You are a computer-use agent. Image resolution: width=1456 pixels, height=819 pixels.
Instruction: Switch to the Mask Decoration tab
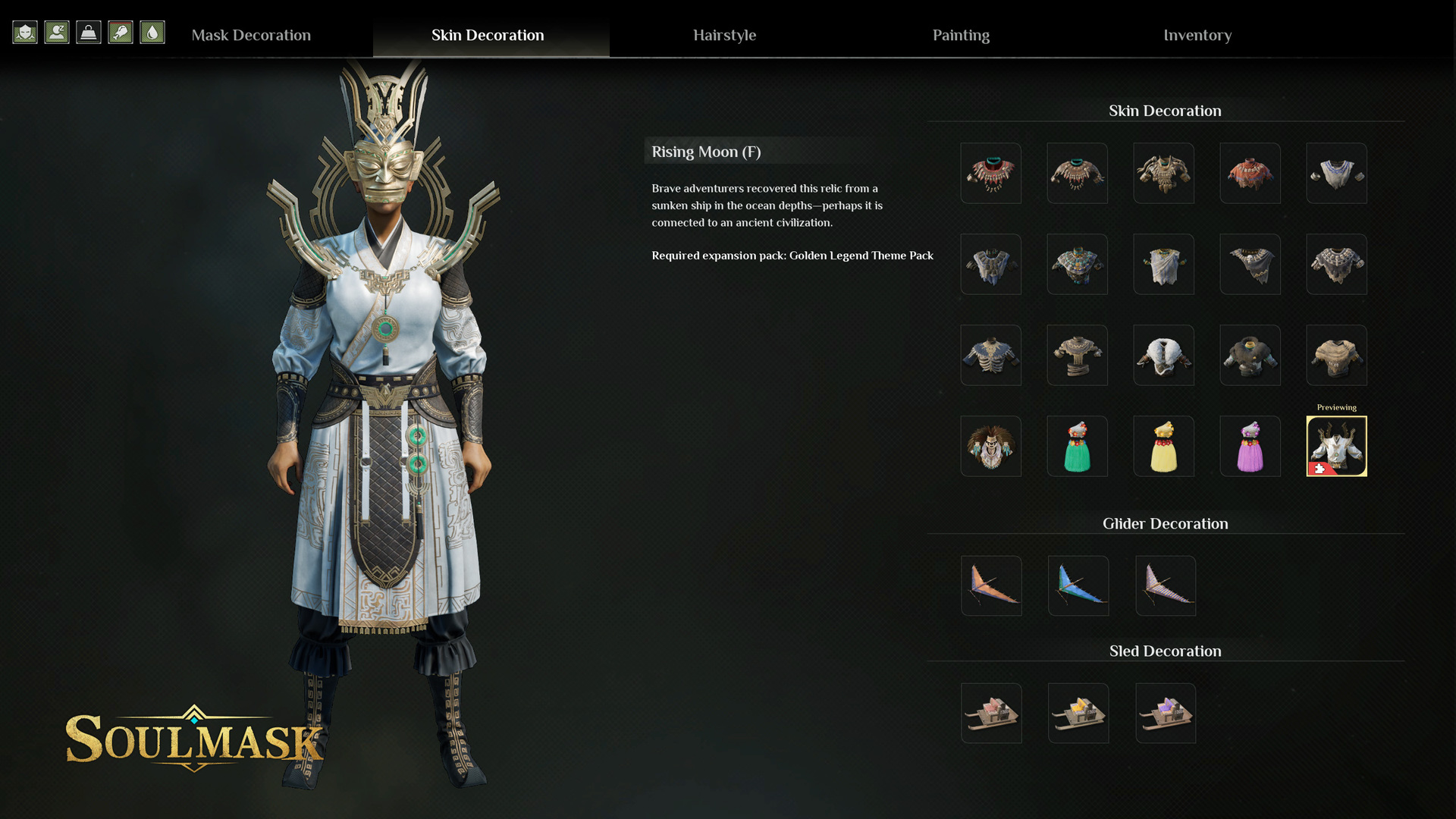(x=251, y=35)
